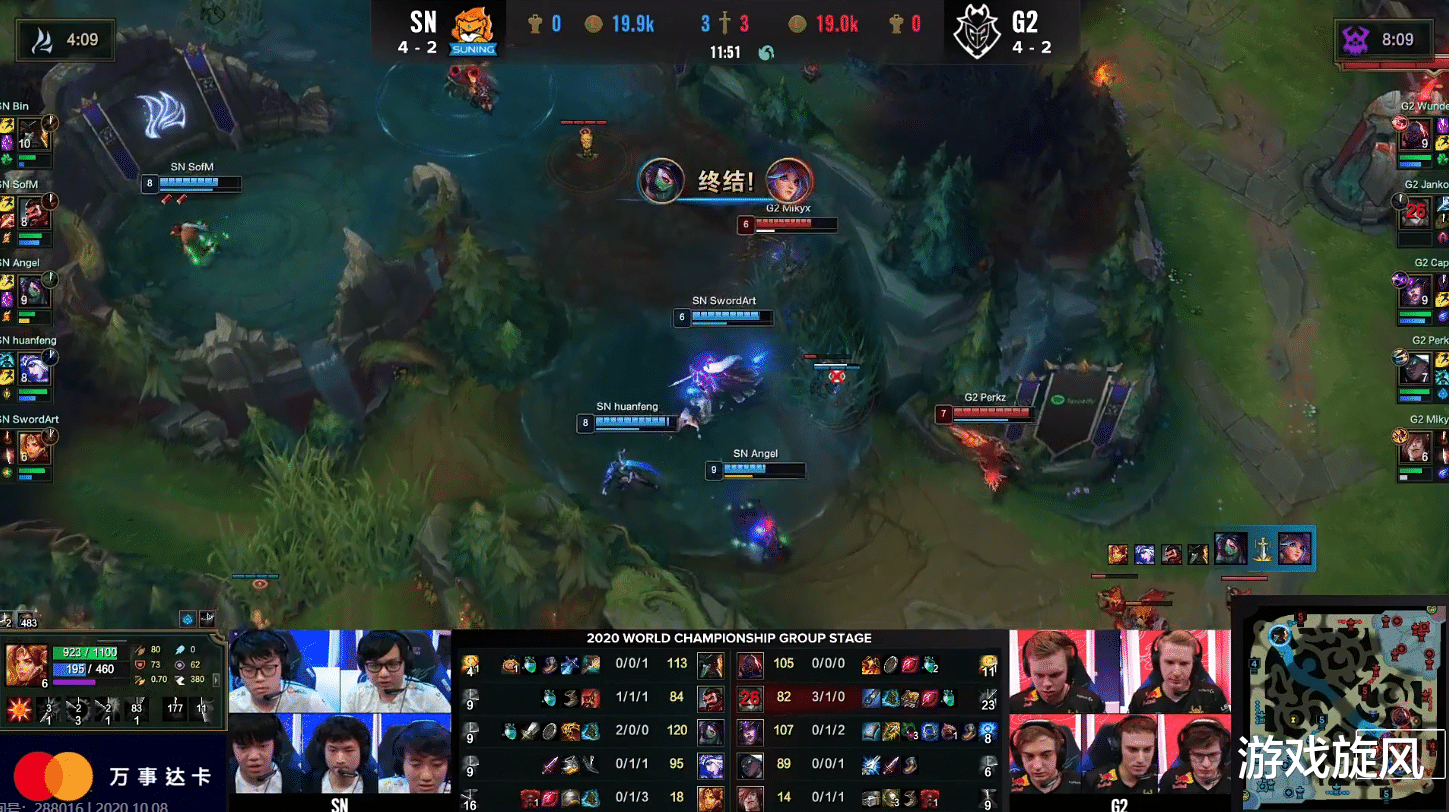
Task: Click the armor shield stat icon in the champion panel
Action: 138,663
